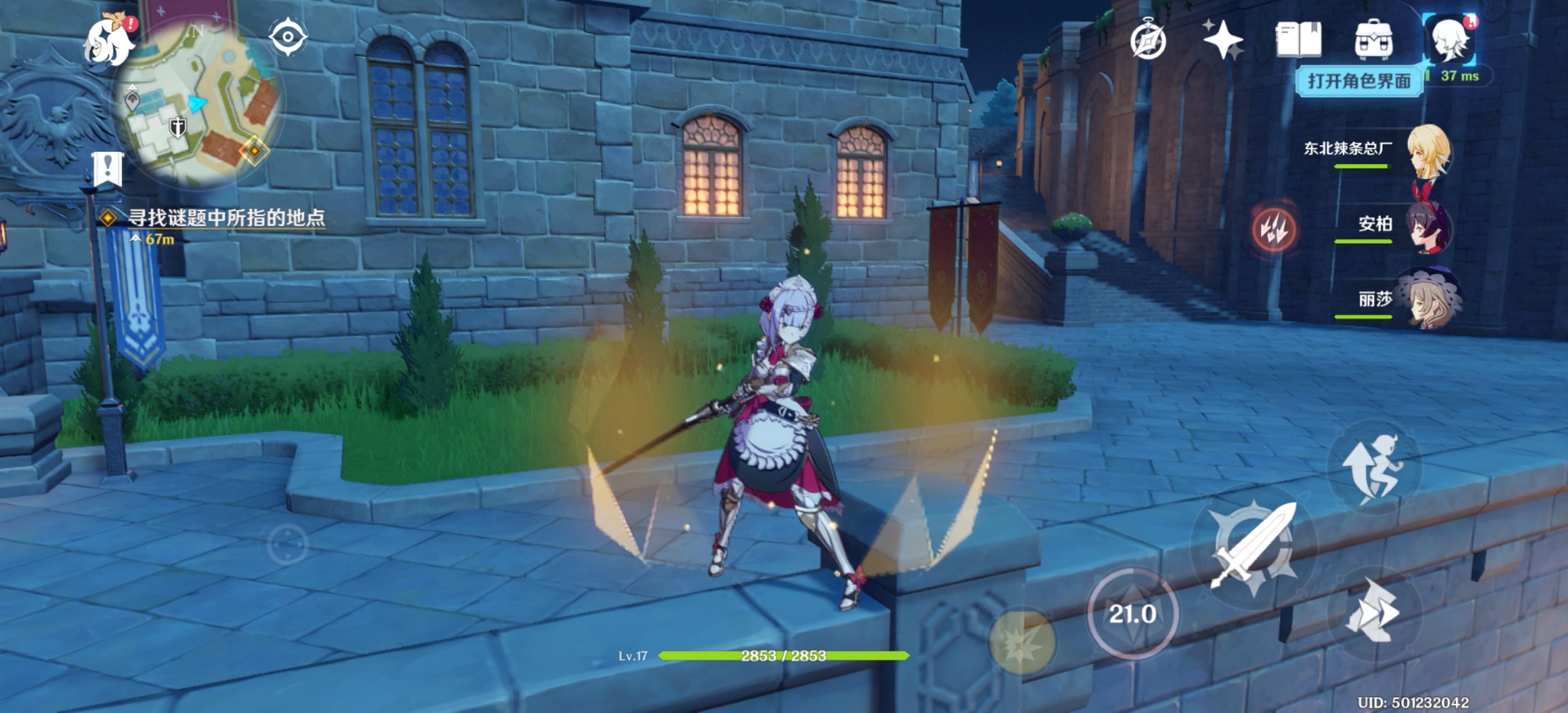
Task: Open the compass adventure handbook icon
Action: (x=1148, y=40)
